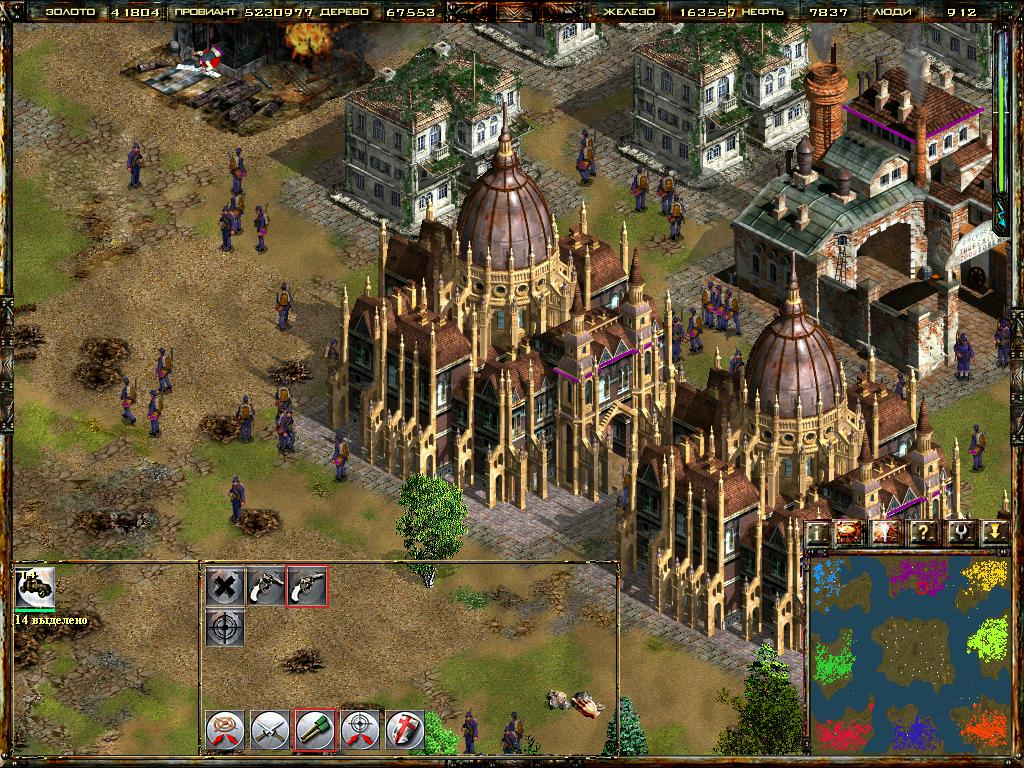Choose the first revolver command icon
Screen dimensions: 1024x768
point(266,586)
